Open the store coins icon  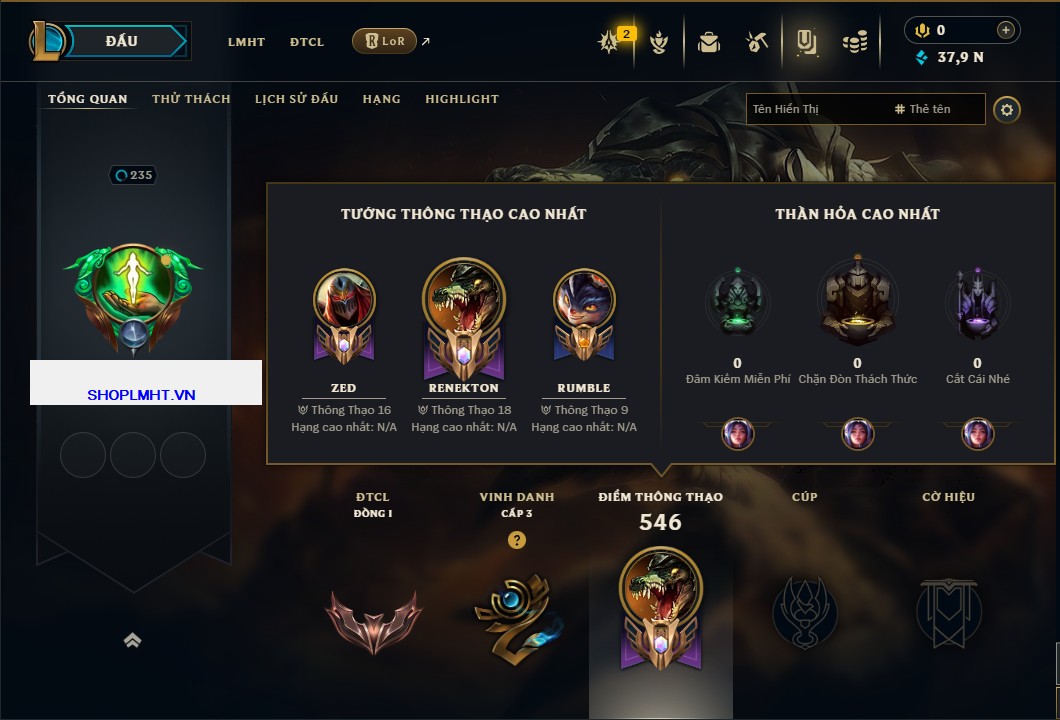[854, 42]
